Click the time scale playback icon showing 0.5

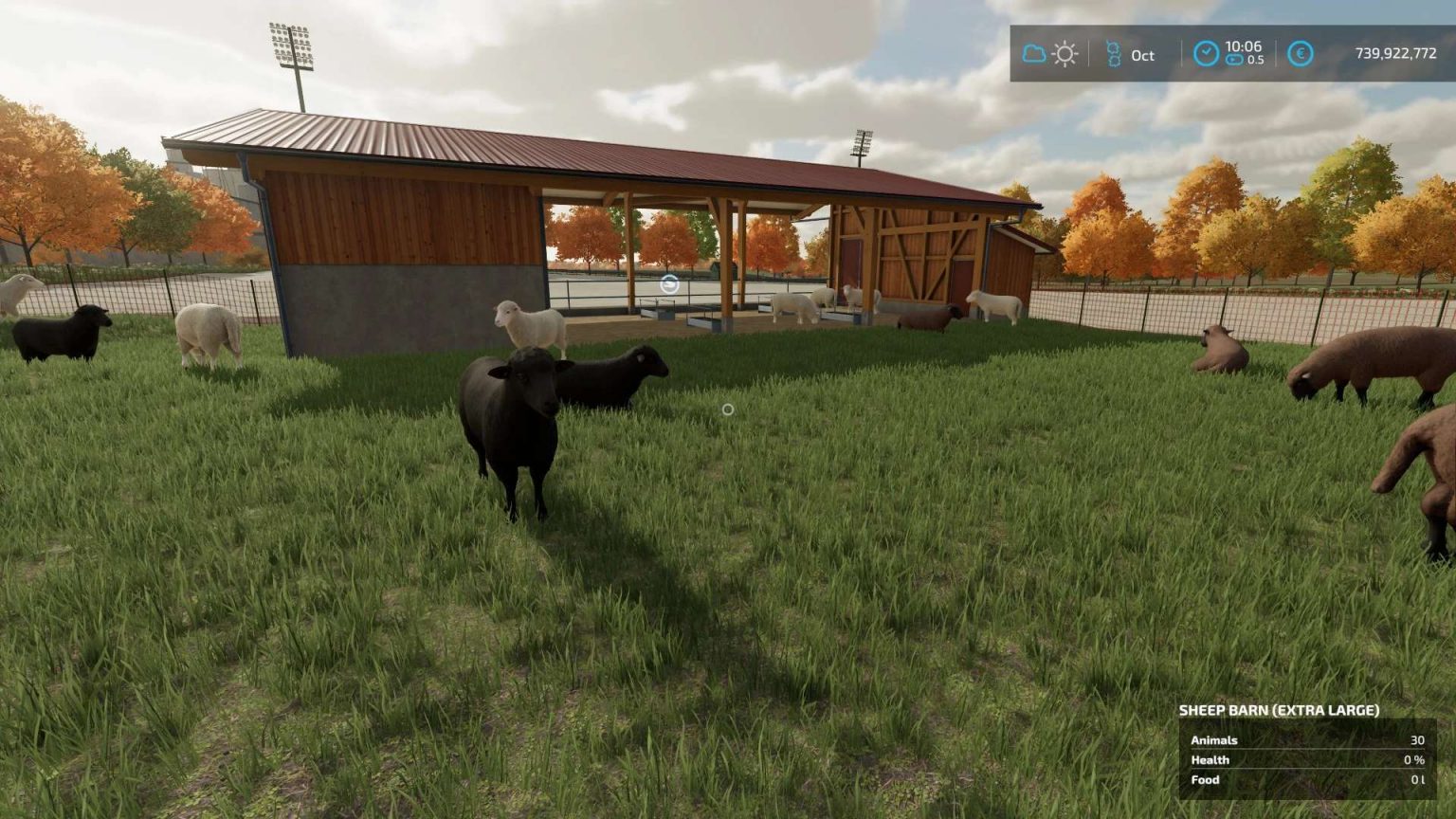[x=1233, y=57]
